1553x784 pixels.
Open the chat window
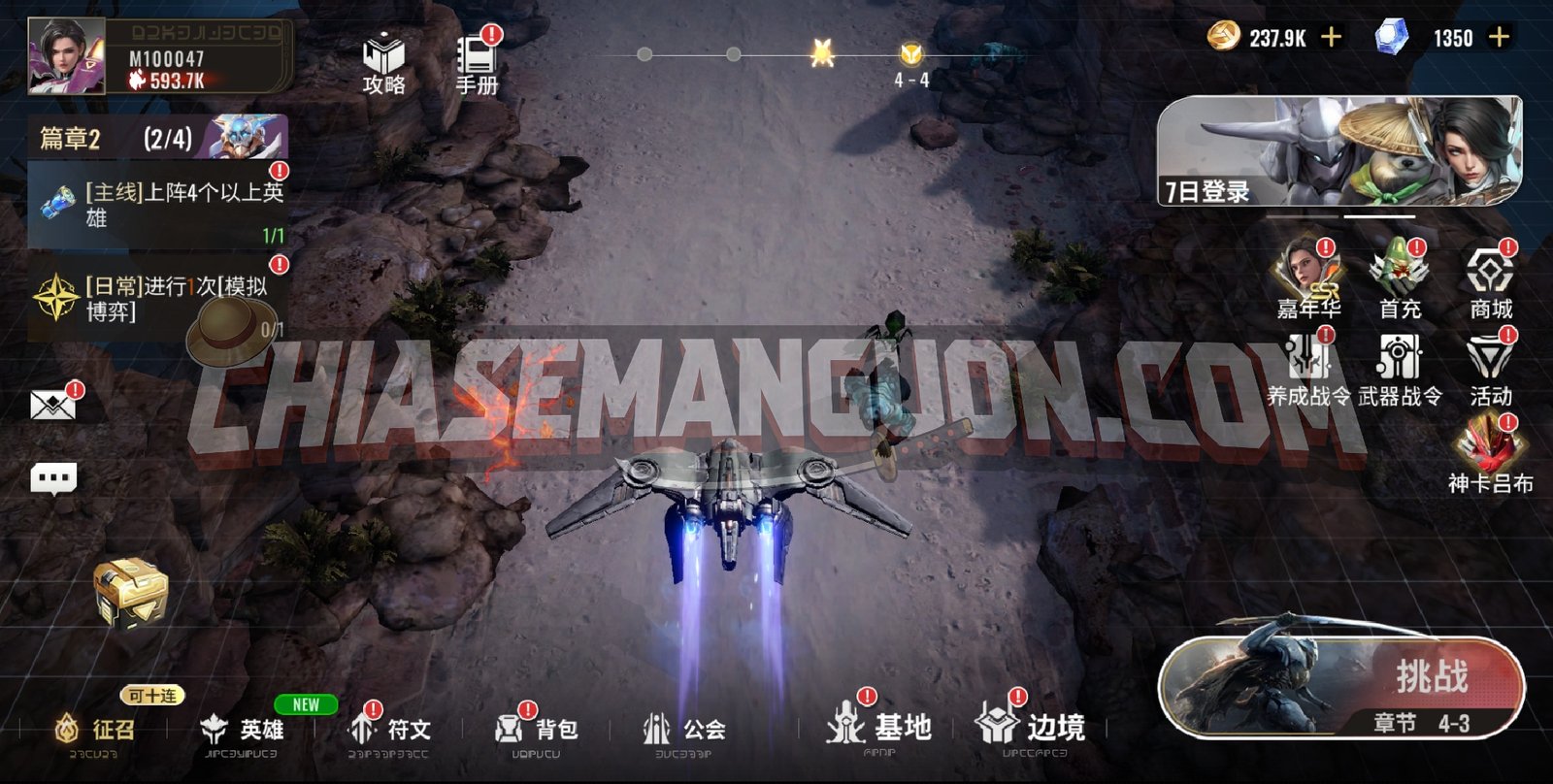[x=53, y=475]
